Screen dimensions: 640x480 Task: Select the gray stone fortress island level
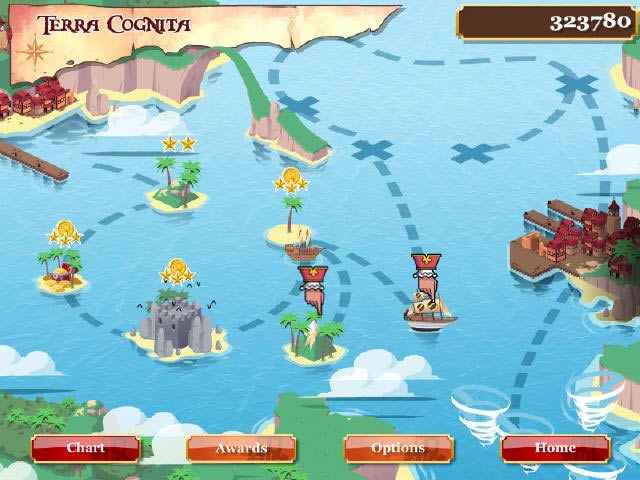tap(177, 322)
